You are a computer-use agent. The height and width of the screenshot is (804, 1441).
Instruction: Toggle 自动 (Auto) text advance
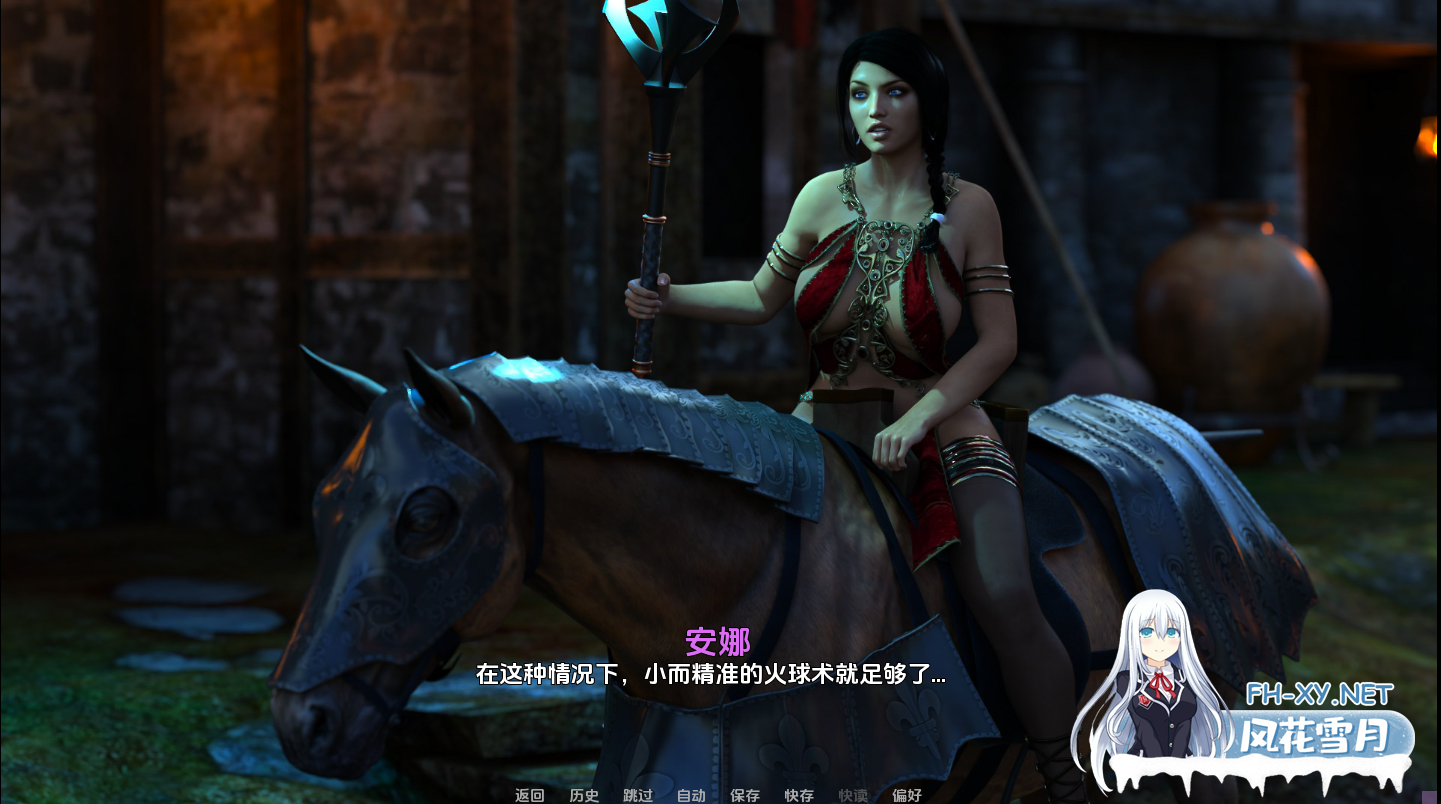[x=691, y=795]
